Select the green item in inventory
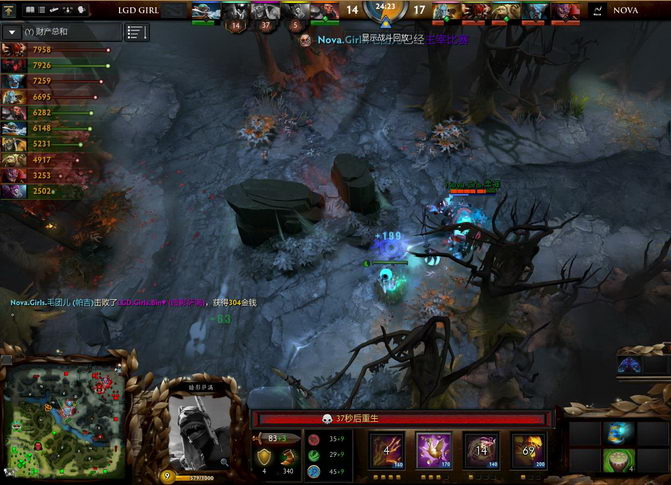 click(x=618, y=461)
